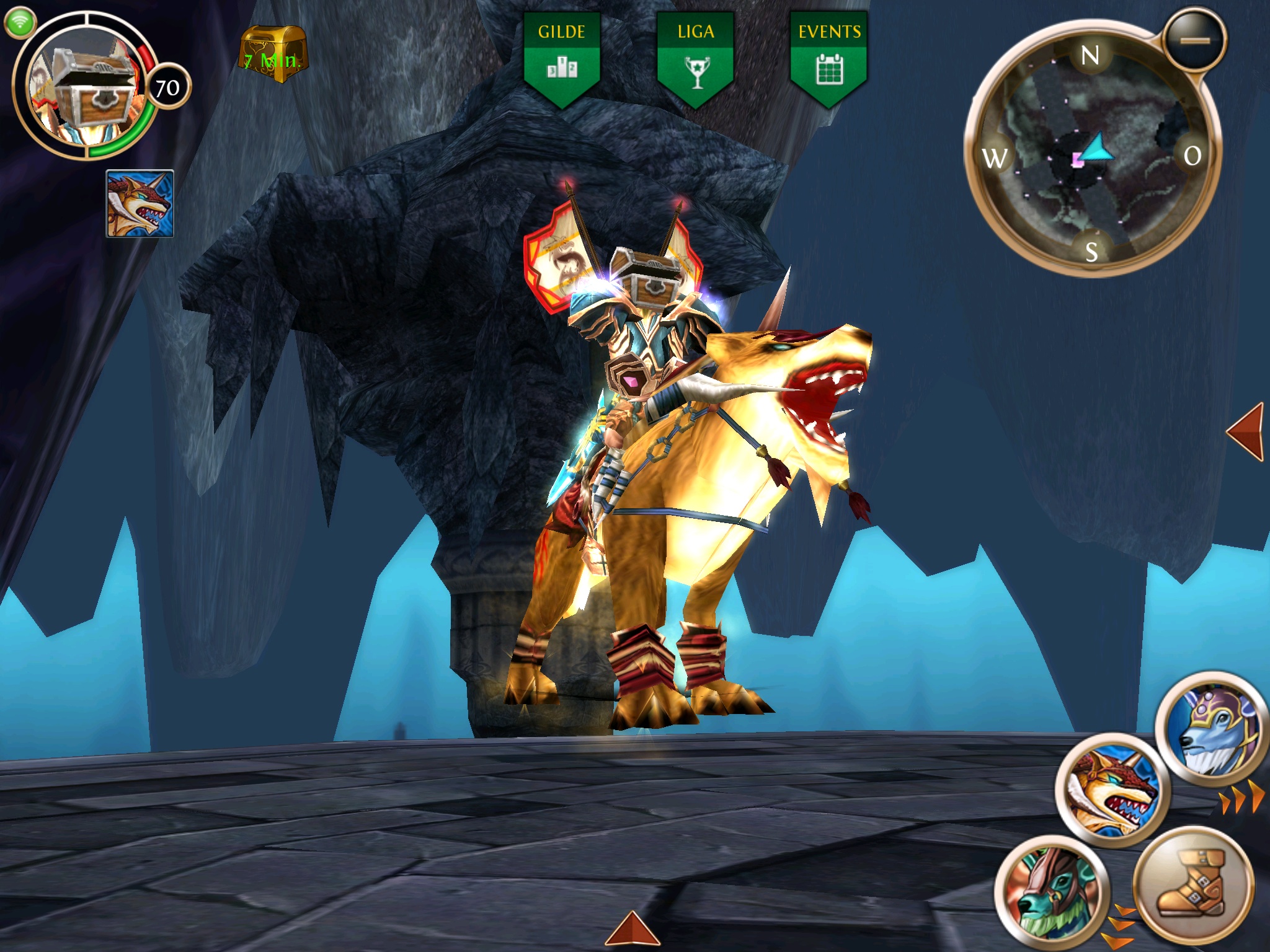
Task: Open the golden treasure chest timer
Action: tap(273, 55)
